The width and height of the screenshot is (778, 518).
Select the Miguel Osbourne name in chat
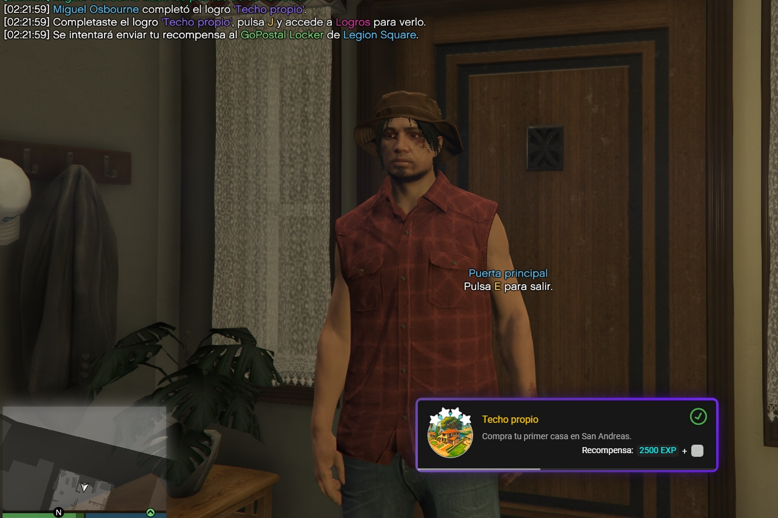click(x=96, y=9)
